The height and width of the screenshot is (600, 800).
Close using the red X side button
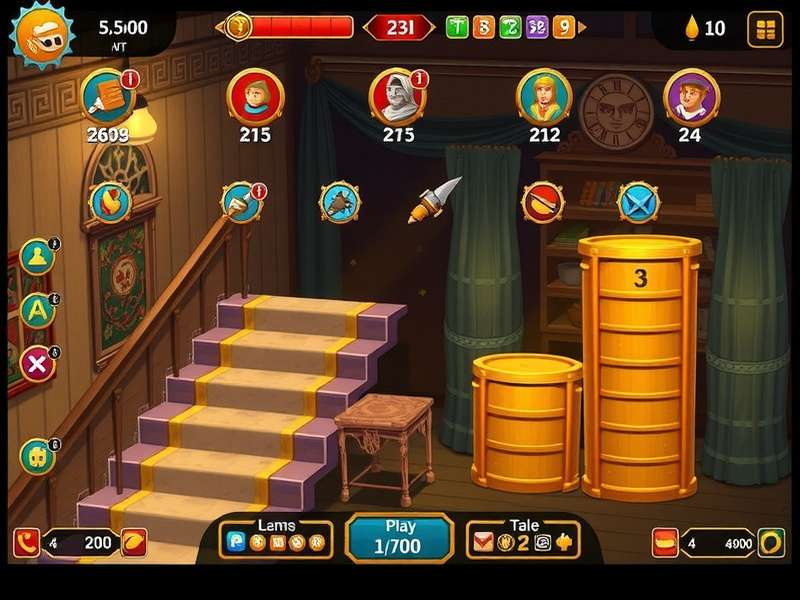tap(38, 365)
